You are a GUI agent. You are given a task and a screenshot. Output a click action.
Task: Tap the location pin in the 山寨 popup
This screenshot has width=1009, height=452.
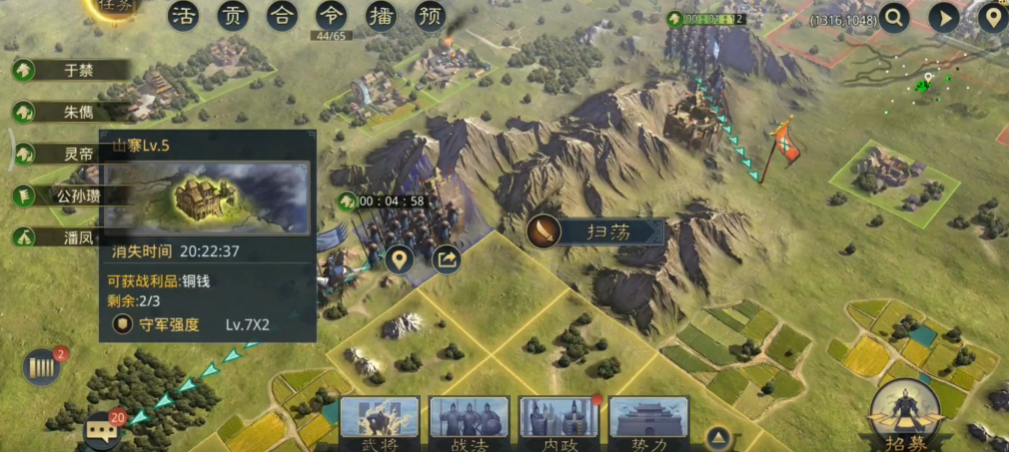tap(400, 260)
